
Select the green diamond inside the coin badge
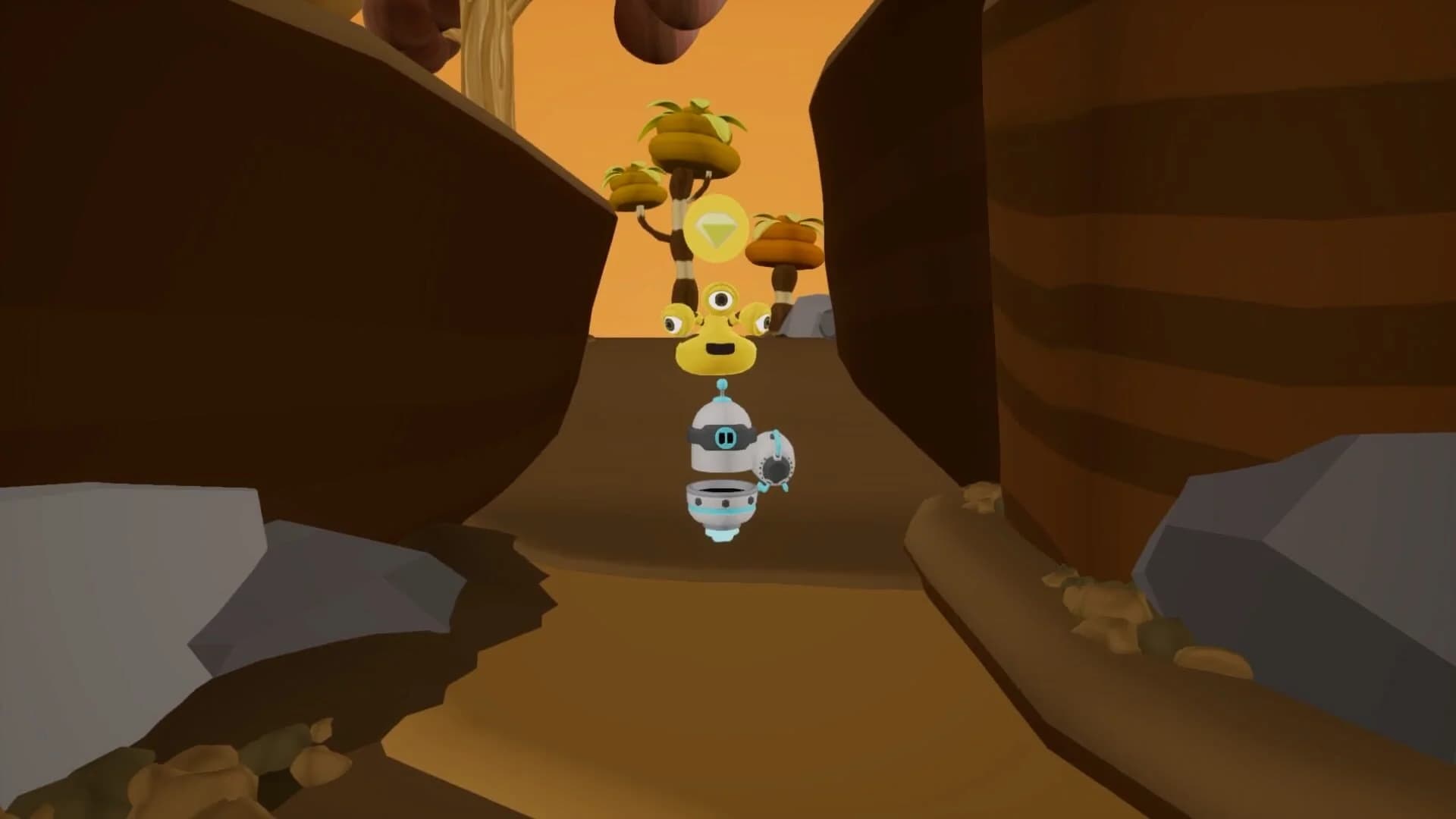(x=716, y=230)
